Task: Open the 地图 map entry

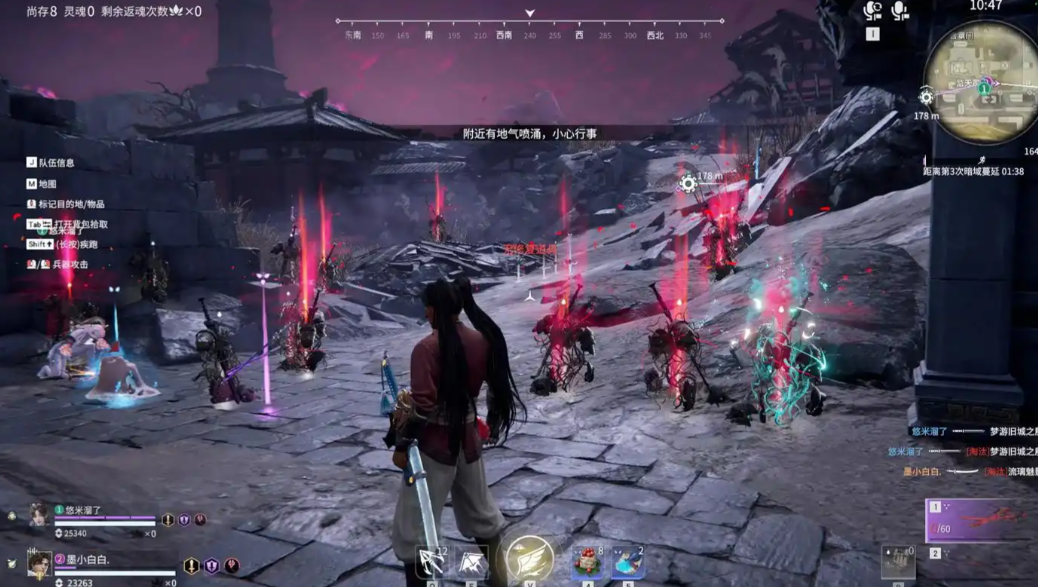Action: coord(47,184)
